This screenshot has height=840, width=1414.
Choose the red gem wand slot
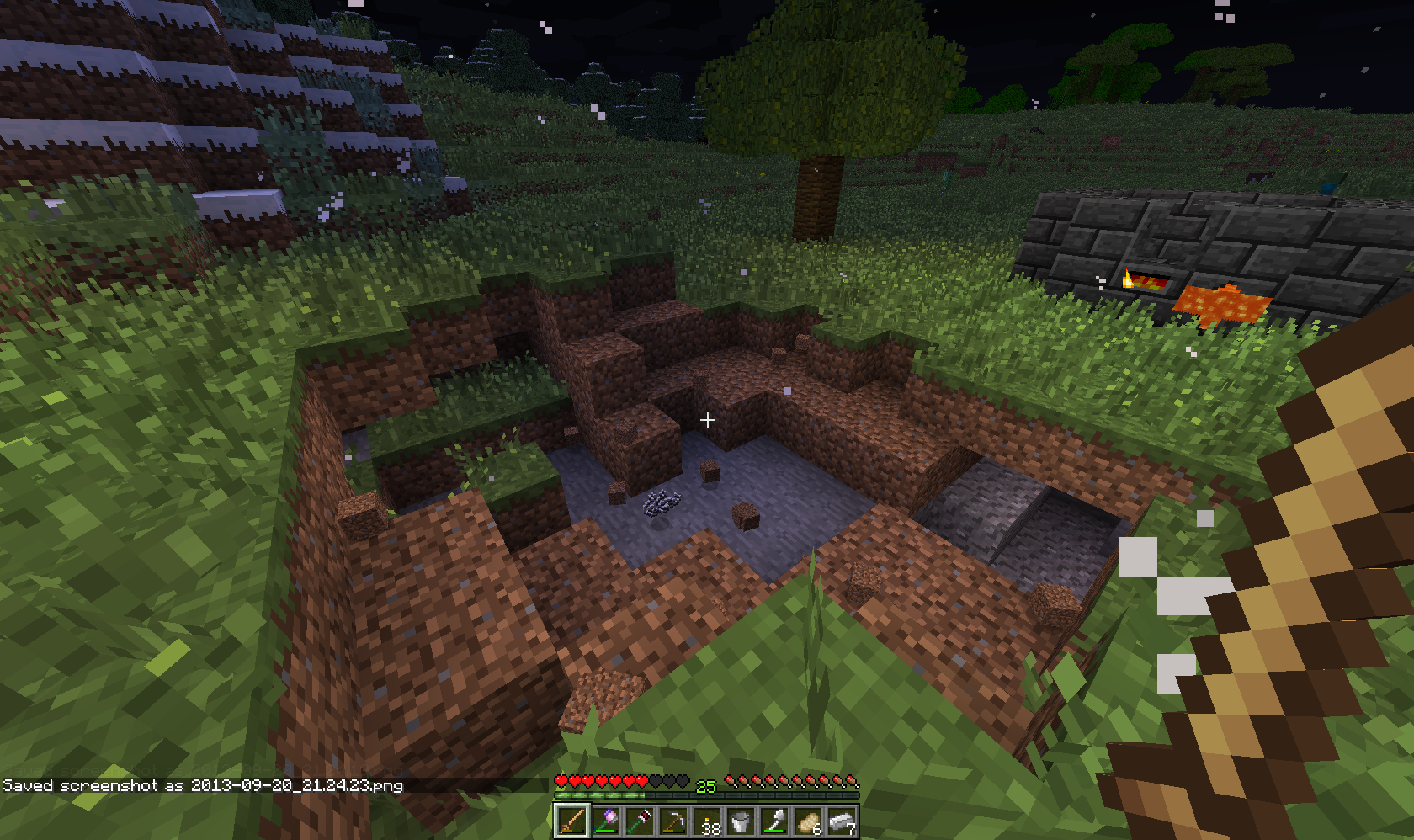pyautogui.click(x=639, y=821)
